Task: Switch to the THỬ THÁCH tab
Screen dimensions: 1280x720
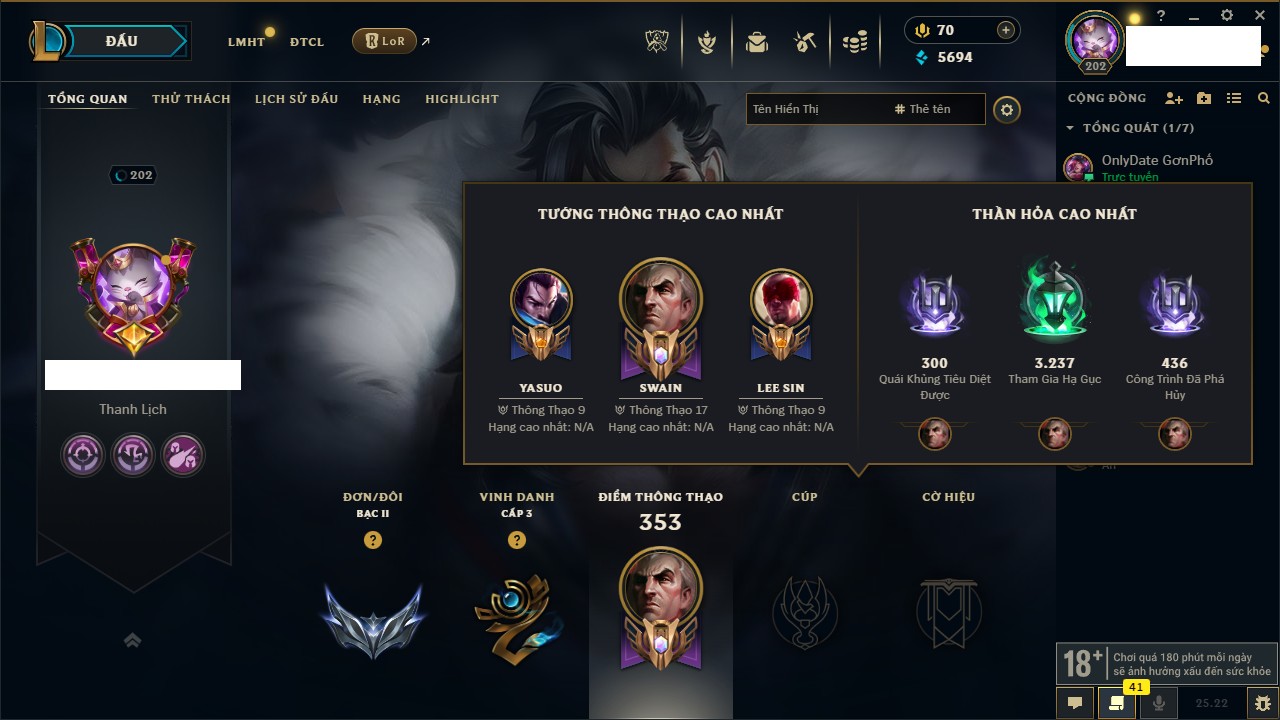Action: click(191, 99)
